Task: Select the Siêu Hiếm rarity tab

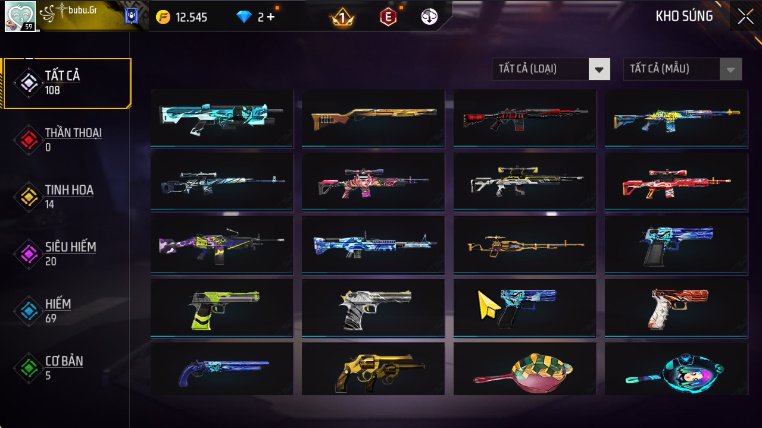Action: click(66, 253)
